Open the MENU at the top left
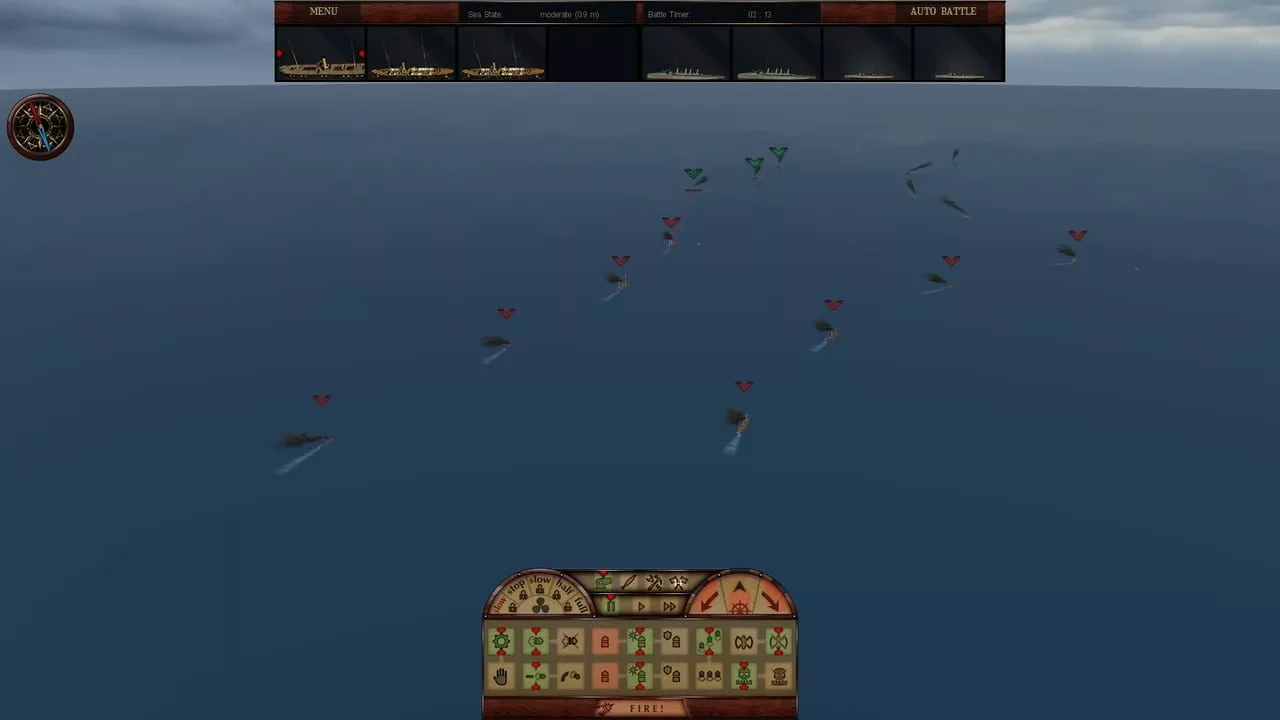Screen dimensions: 1280x720 323,11
